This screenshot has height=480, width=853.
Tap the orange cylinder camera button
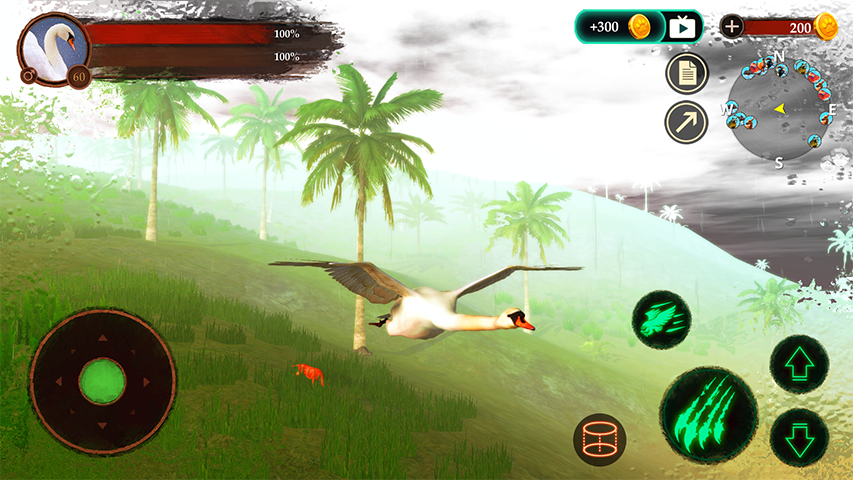coord(600,440)
